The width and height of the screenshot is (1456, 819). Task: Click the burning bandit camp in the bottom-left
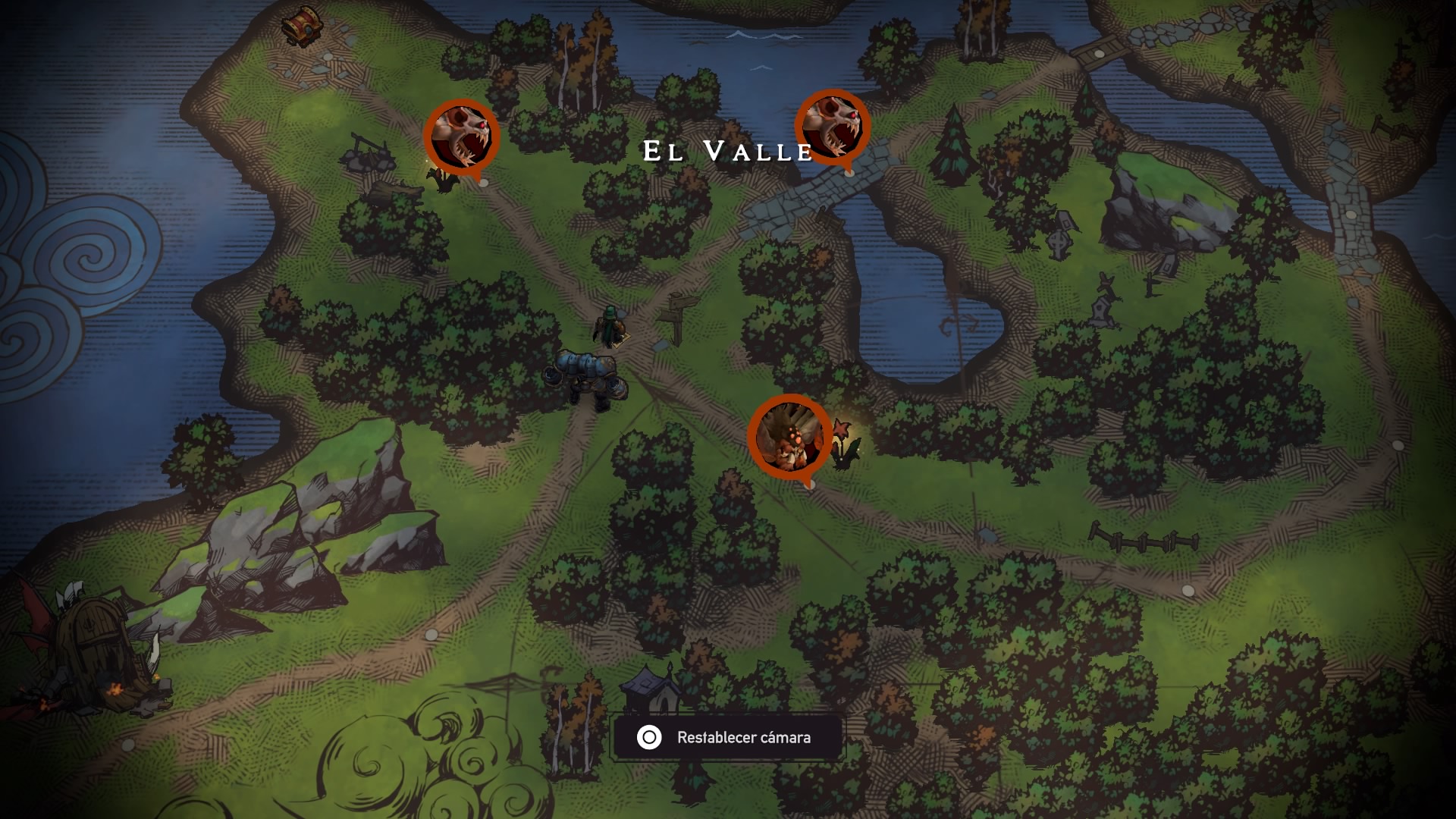tap(91, 652)
